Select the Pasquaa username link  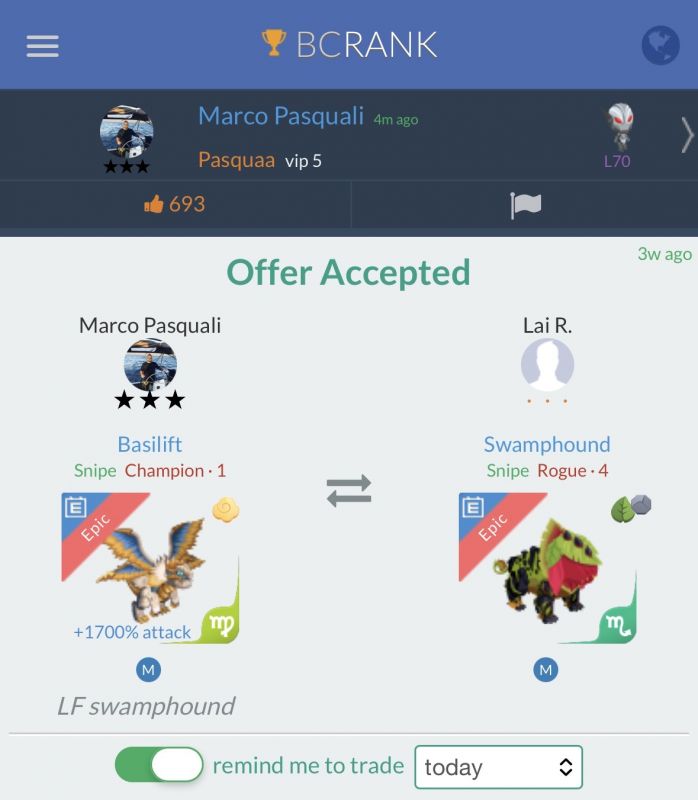point(236,160)
